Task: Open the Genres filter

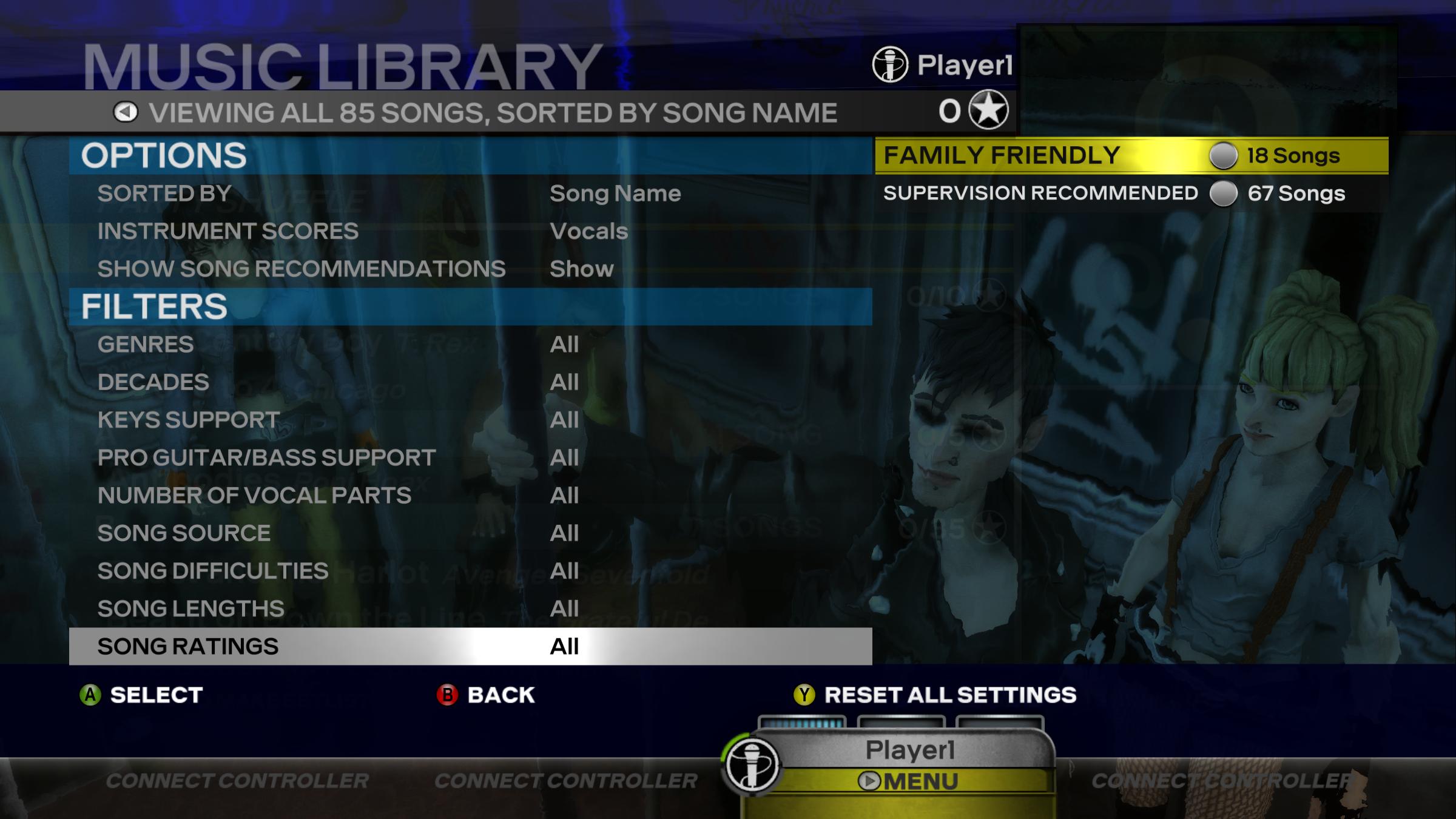Action: (470, 345)
